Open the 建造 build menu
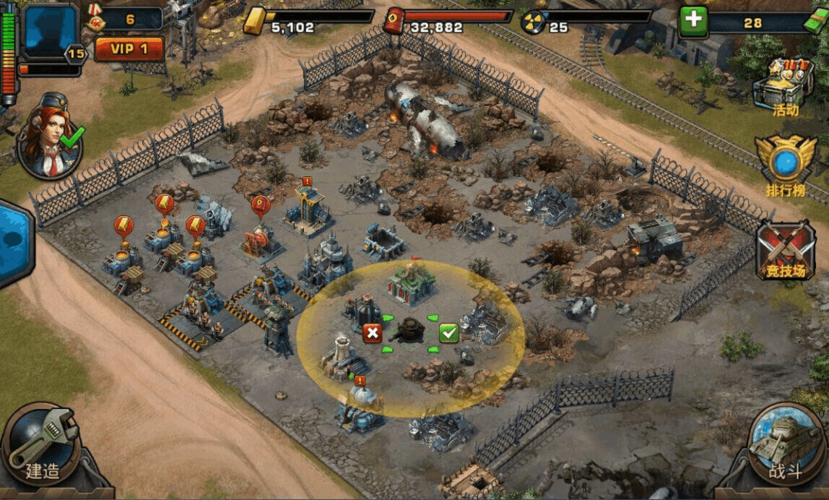829x500 pixels. pyautogui.click(x=41, y=445)
